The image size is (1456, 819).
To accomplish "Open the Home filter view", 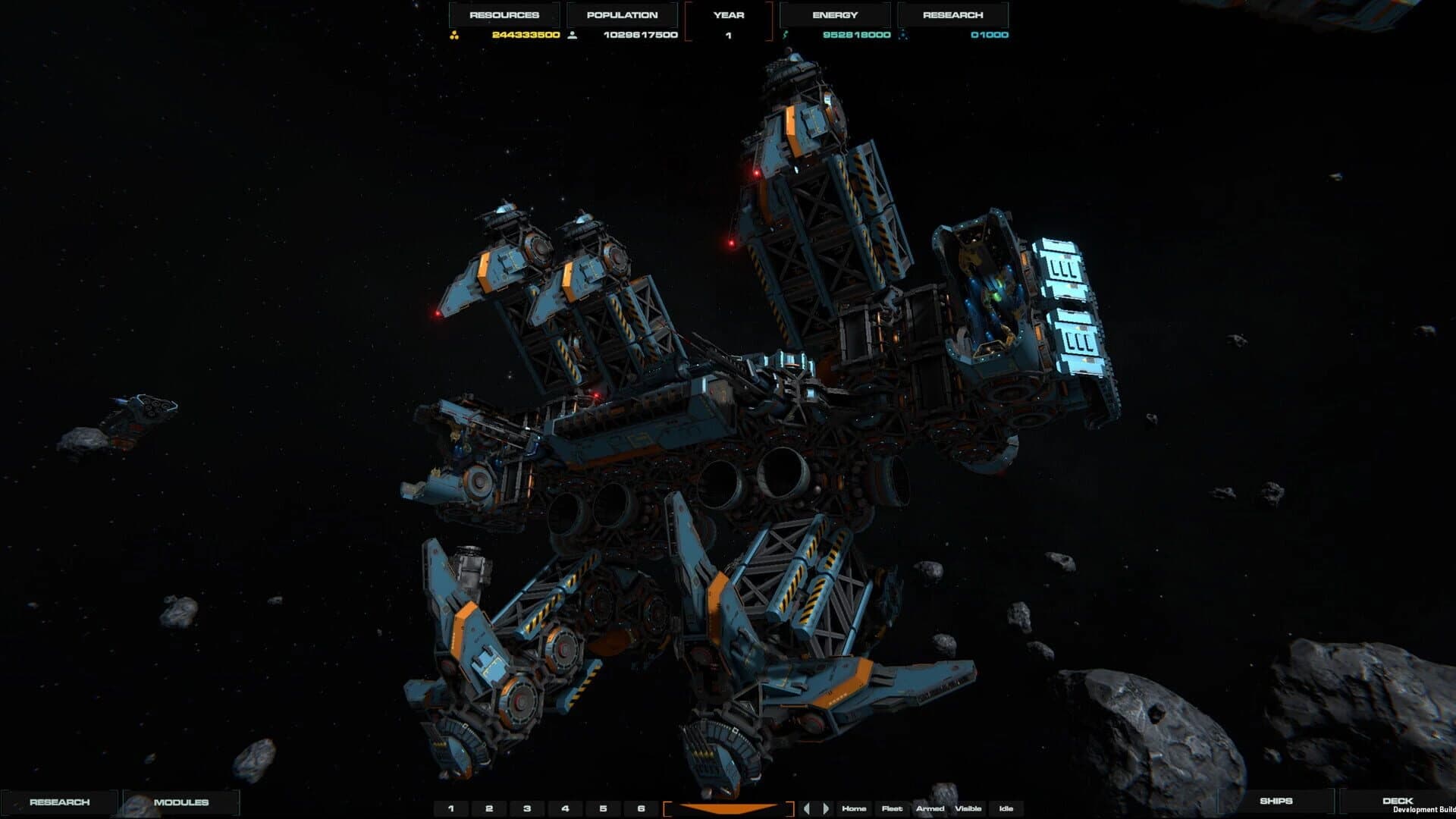I will pos(855,809).
